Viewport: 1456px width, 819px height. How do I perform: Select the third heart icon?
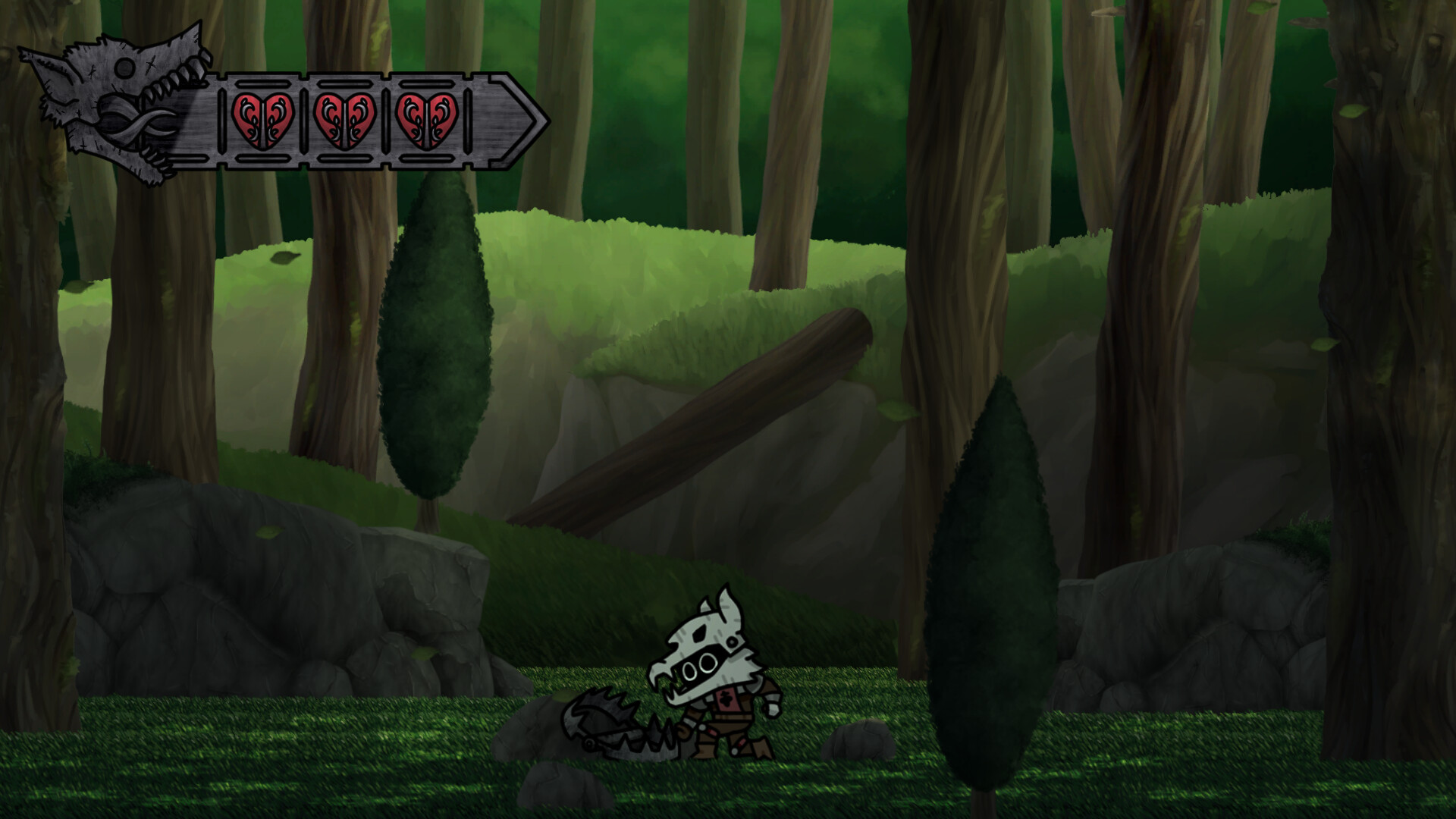pyautogui.click(x=428, y=120)
